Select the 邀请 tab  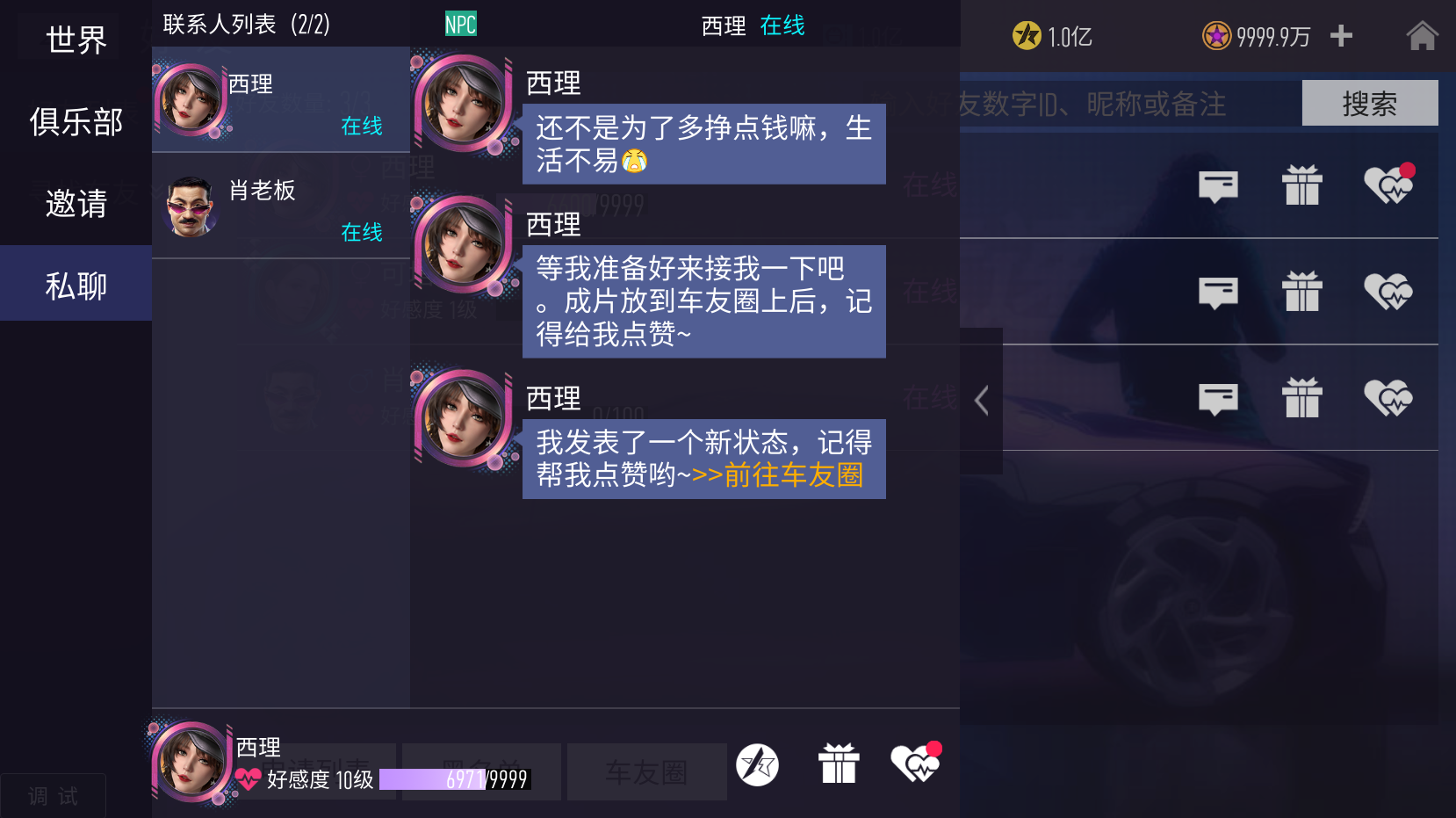click(x=75, y=202)
